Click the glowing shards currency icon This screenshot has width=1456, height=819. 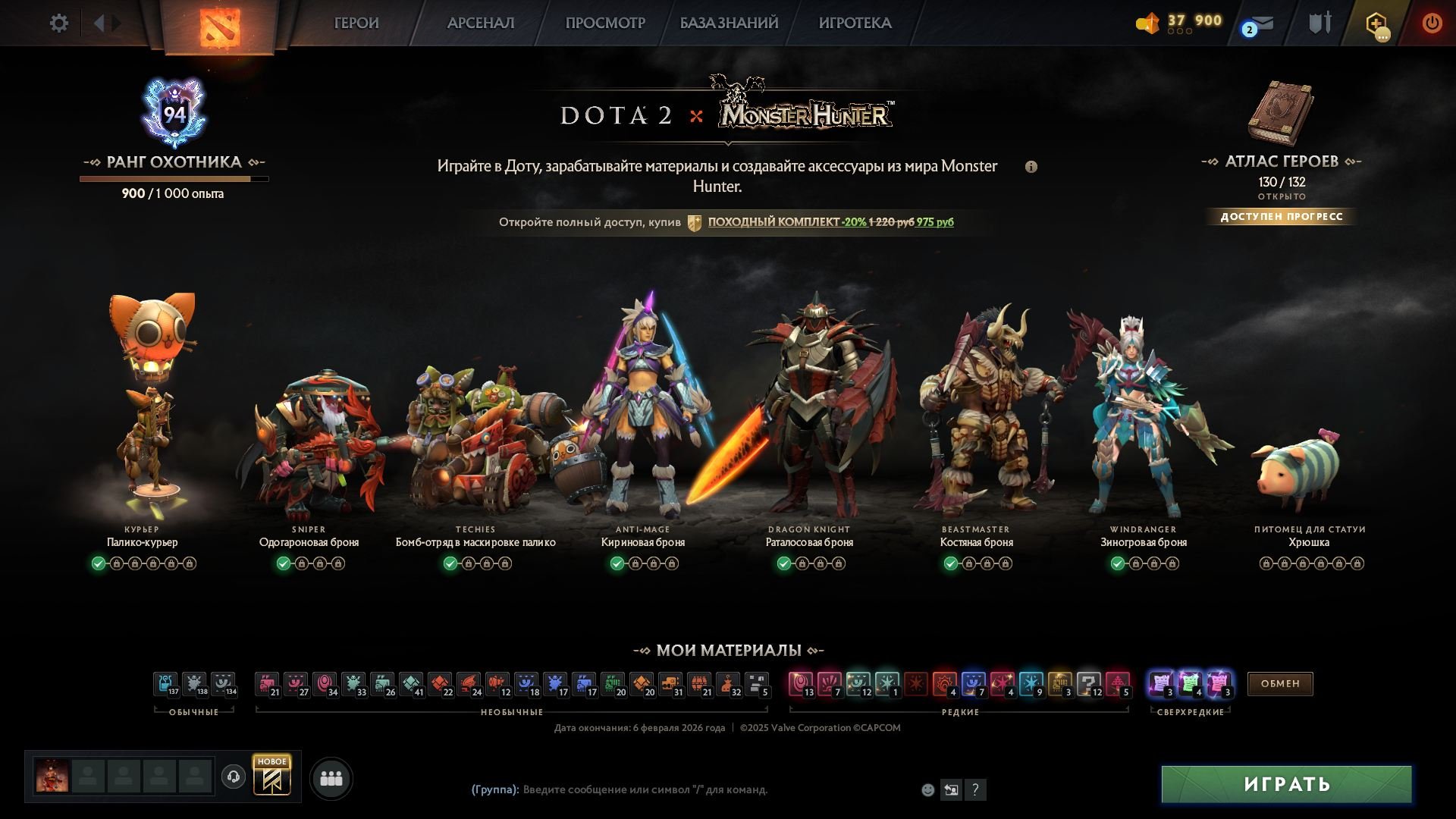tap(1147, 23)
